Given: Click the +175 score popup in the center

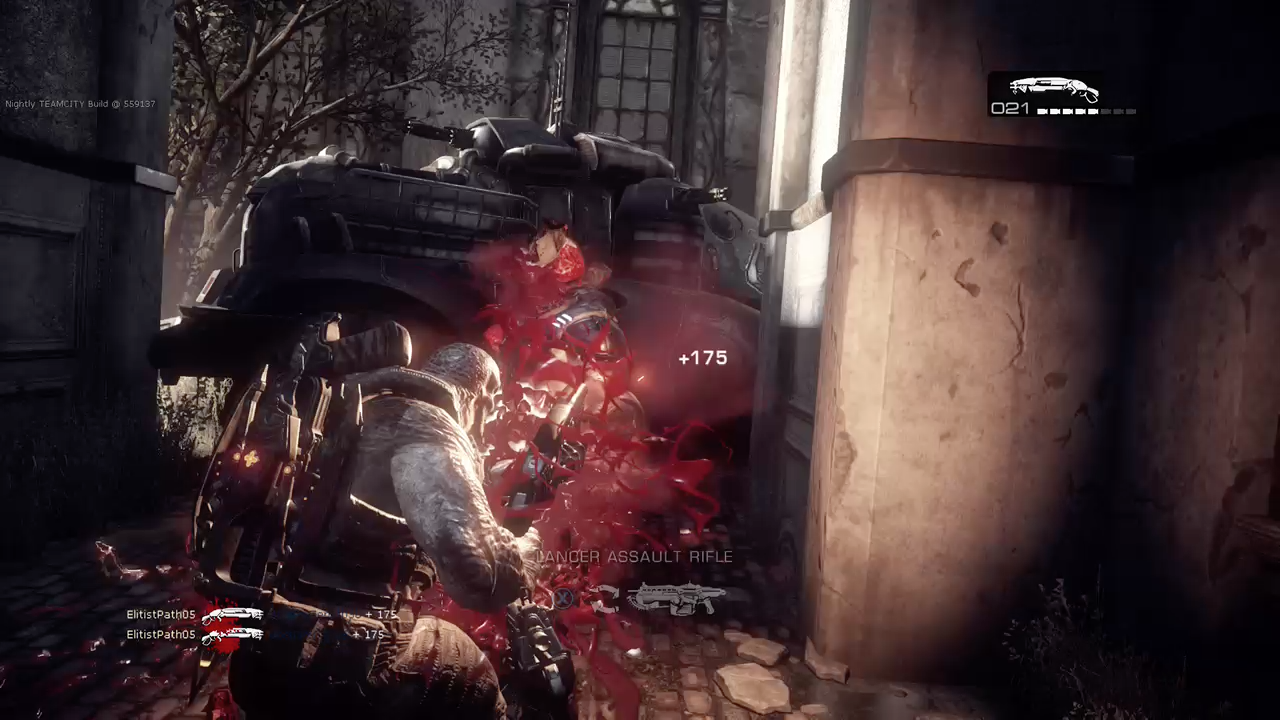Looking at the screenshot, I should tap(703, 357).
